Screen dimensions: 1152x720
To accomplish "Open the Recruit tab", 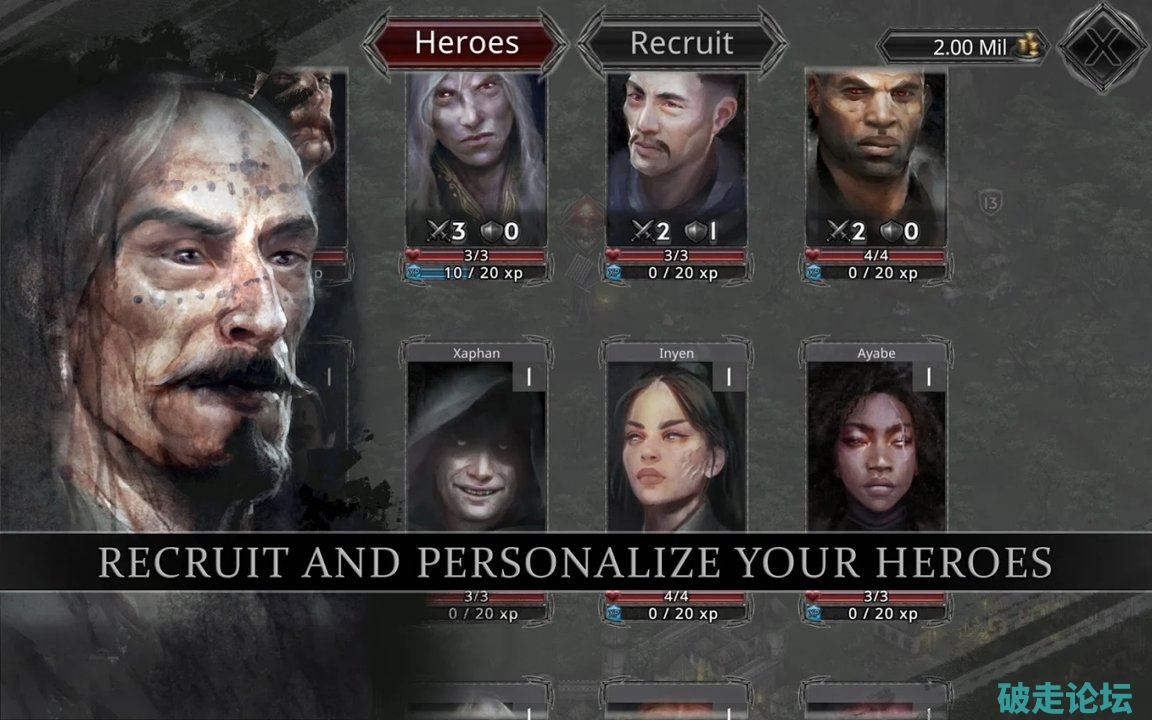I will (681, 43).
